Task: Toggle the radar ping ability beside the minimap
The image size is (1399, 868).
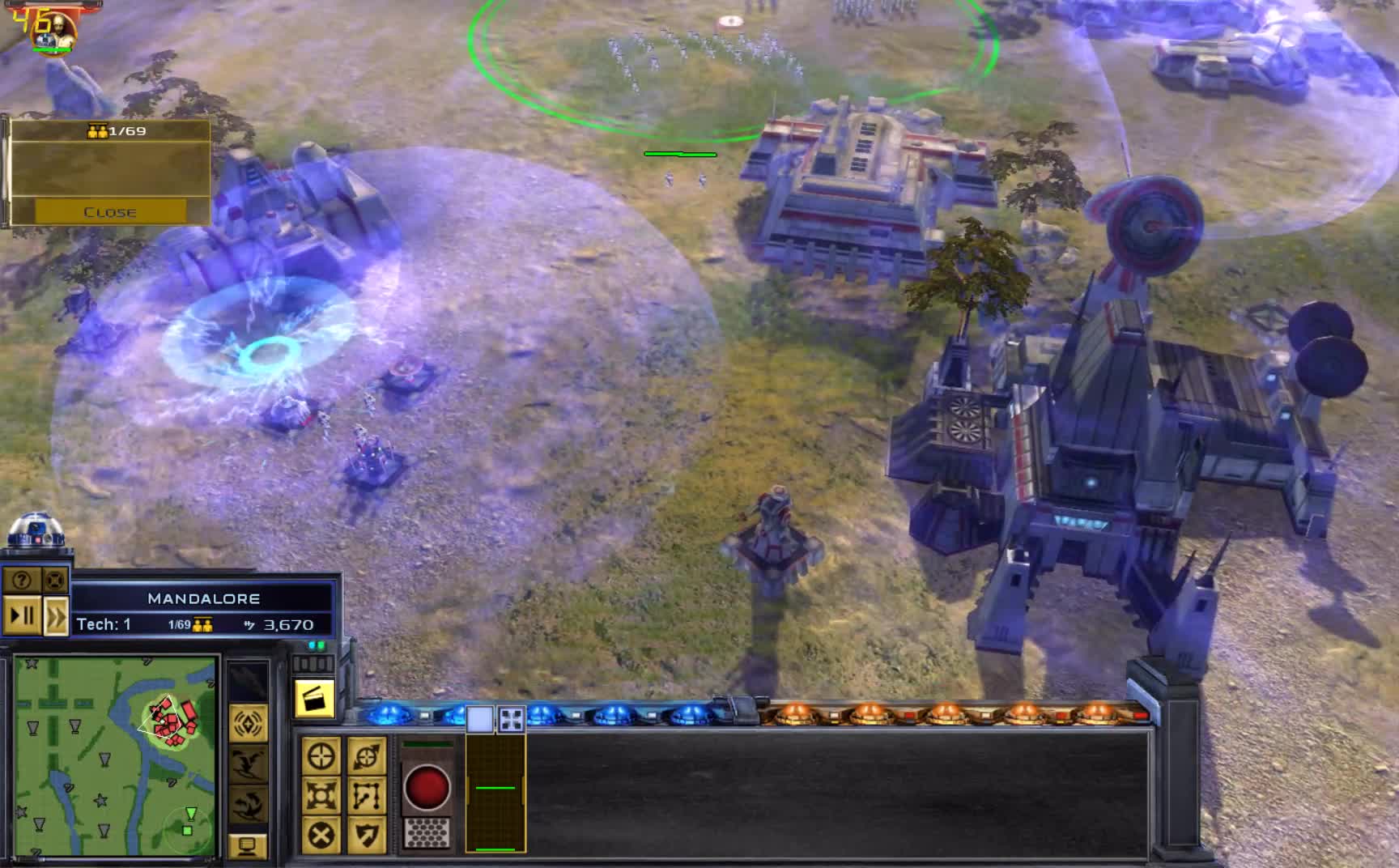Action: click(247, 721)
